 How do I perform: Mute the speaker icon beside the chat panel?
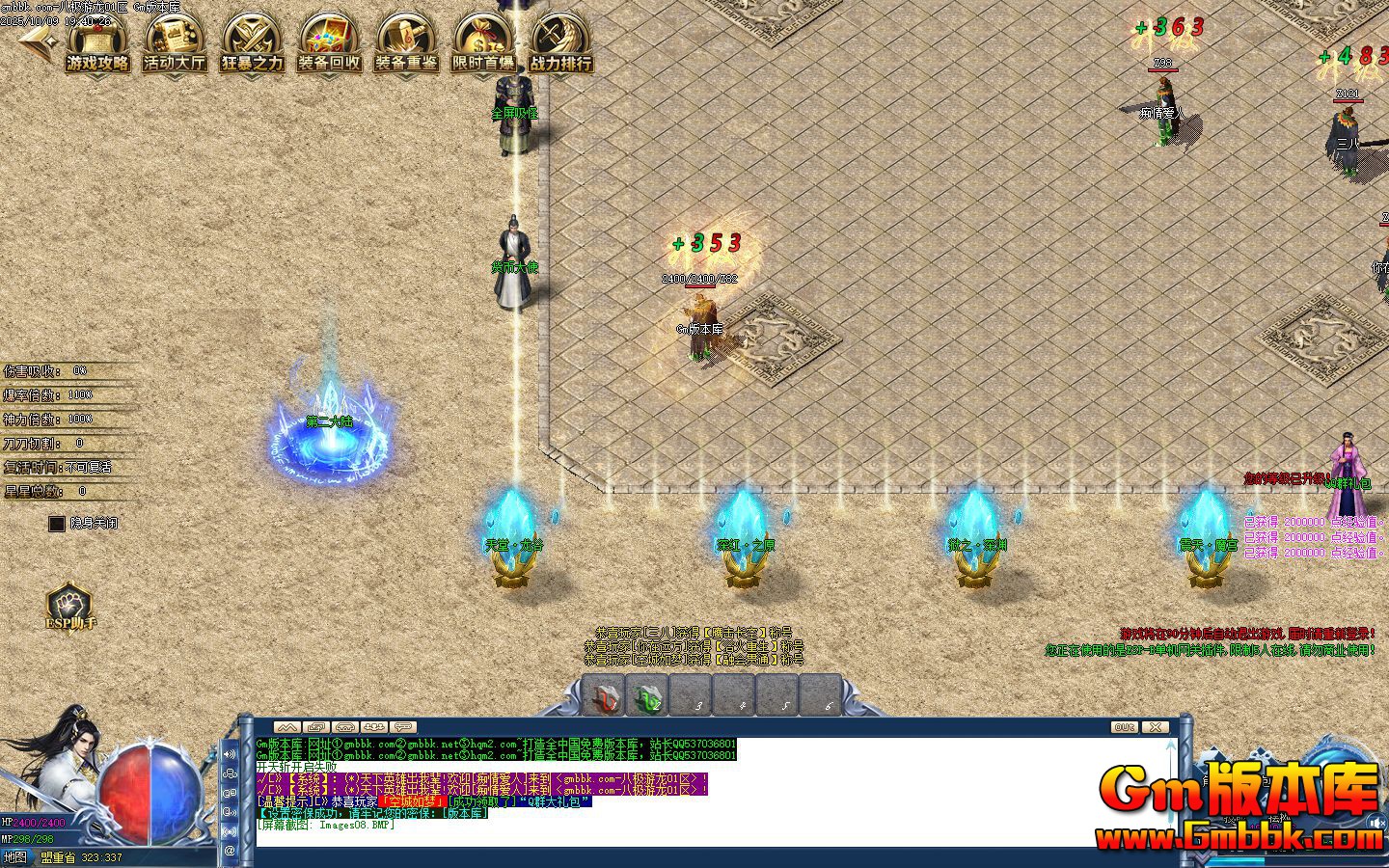click(230, 754)
